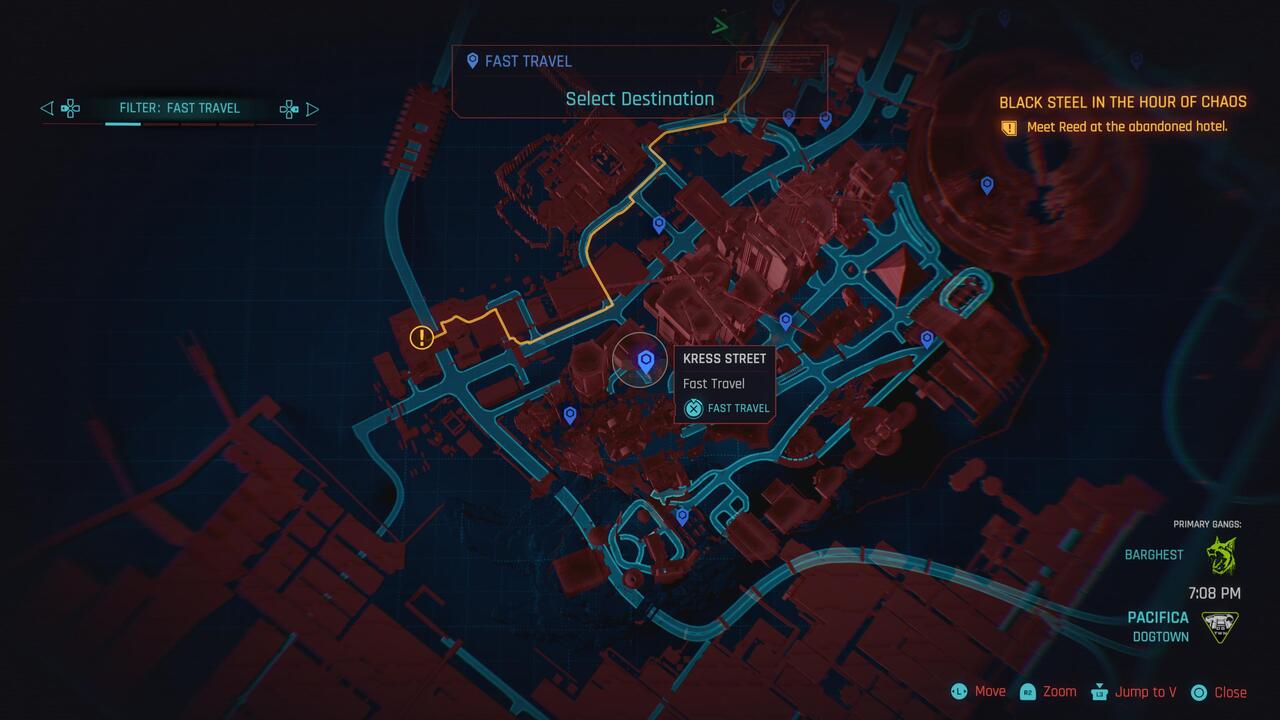Select the Fast Travel filter tab
This screenshot has width=1280, height=720.
tap(180, 108)
